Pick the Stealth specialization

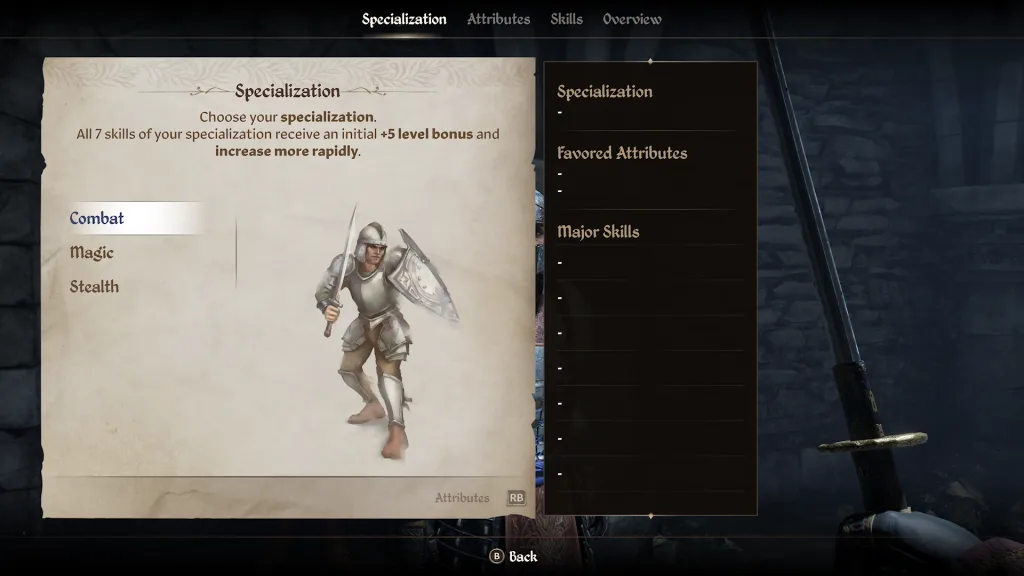coord(94,287)
